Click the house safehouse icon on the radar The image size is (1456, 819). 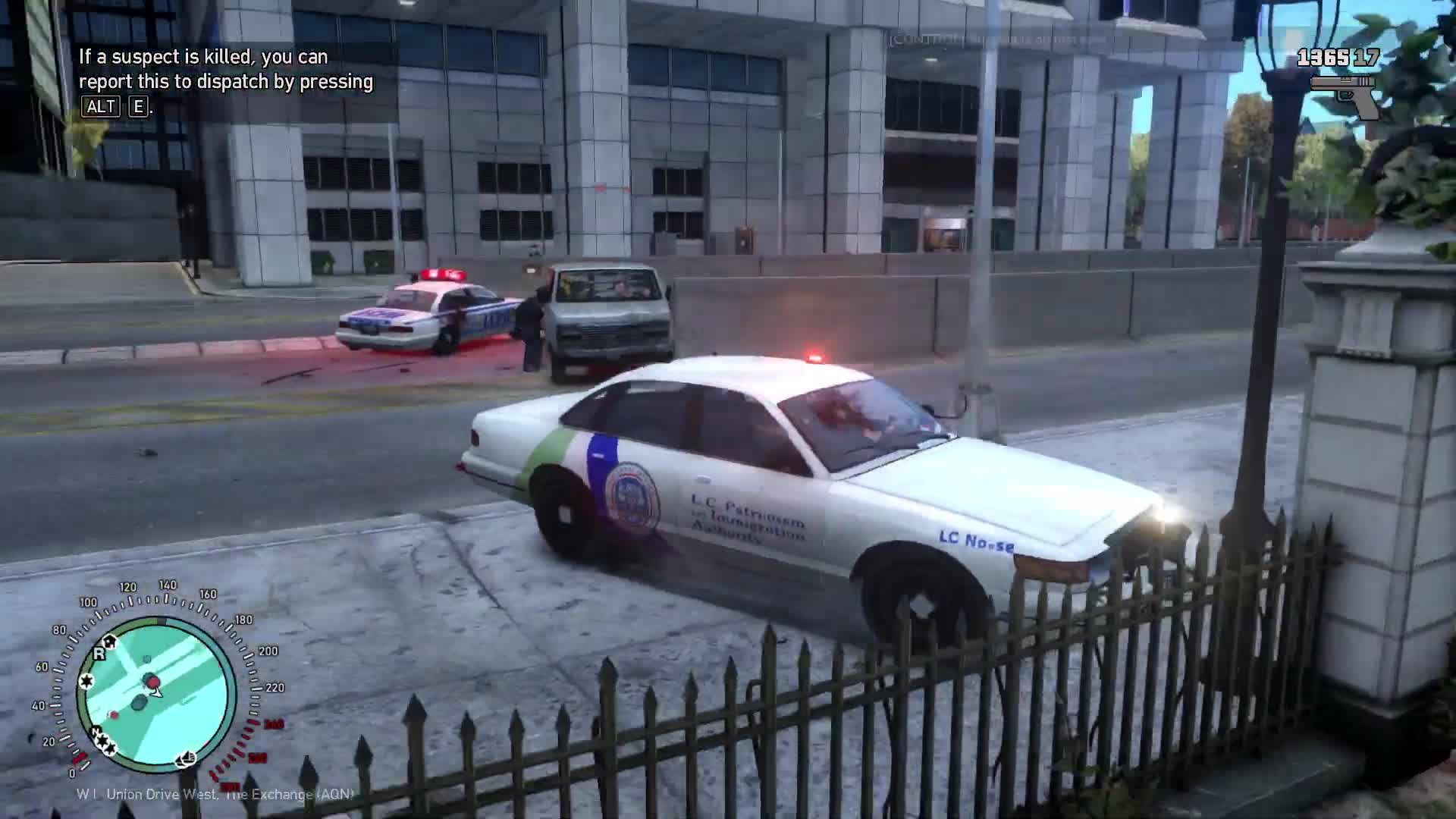pyautogui.click(x=110, y=642)
